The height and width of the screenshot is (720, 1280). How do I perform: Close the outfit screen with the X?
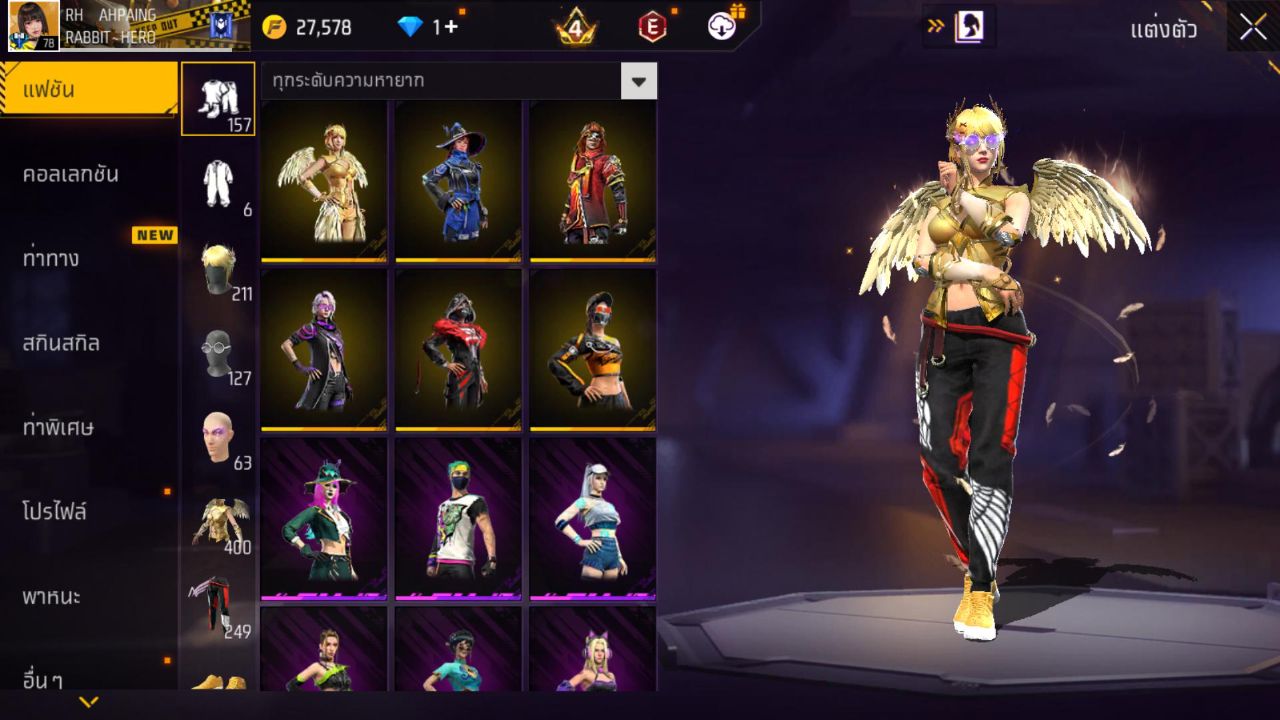click(1253, 27)
